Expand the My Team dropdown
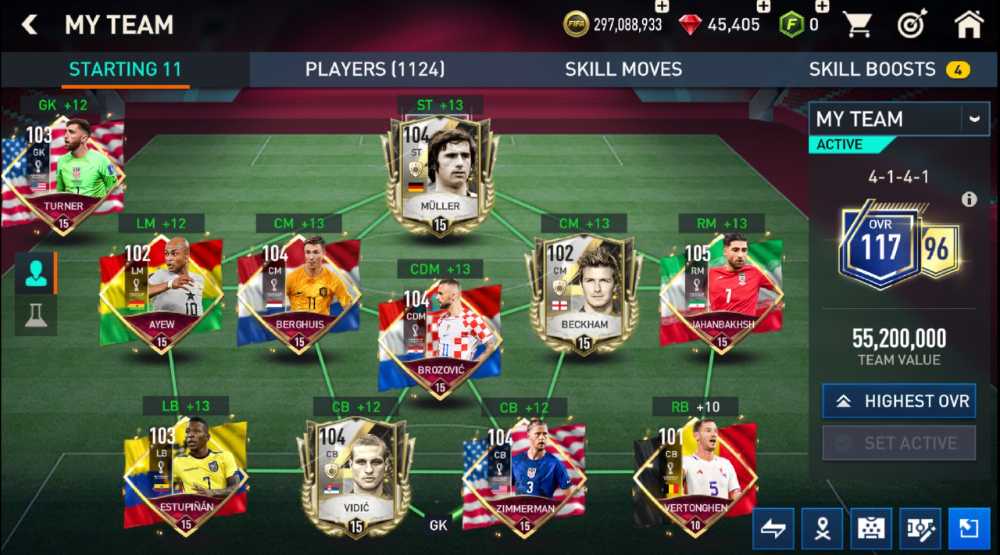 click(974, 119)
